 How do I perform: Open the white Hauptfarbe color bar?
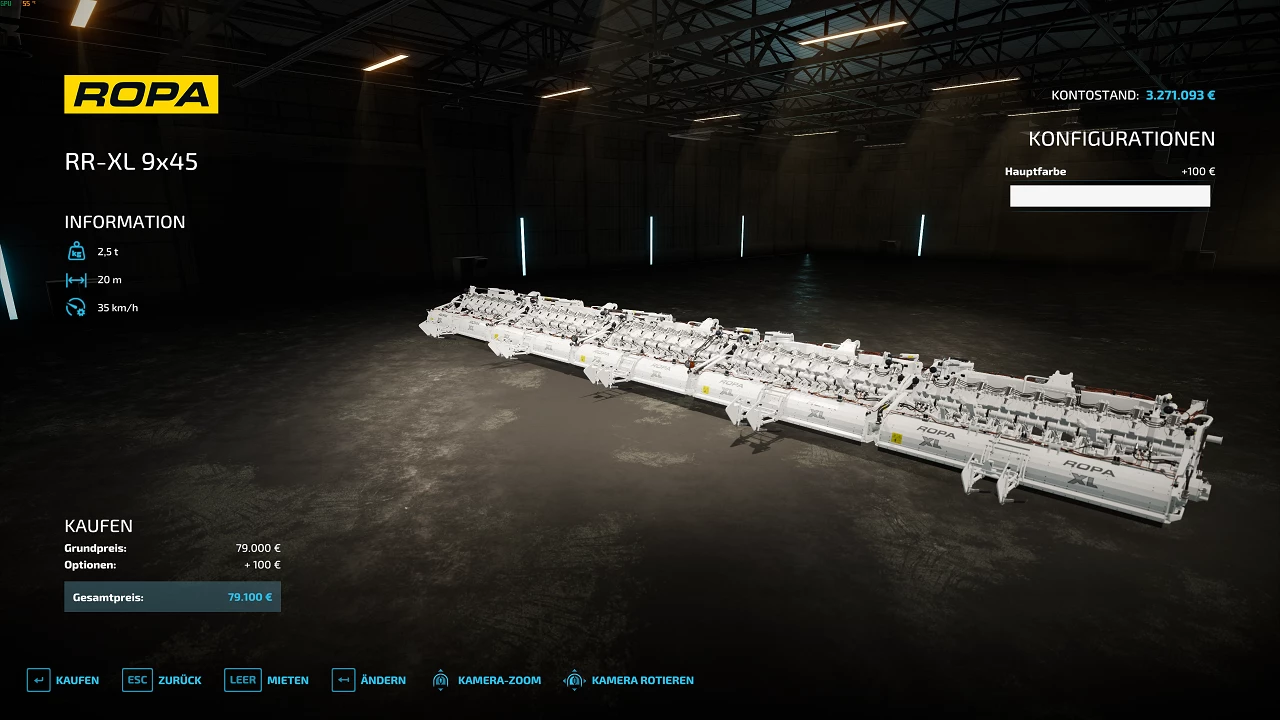1109,196
